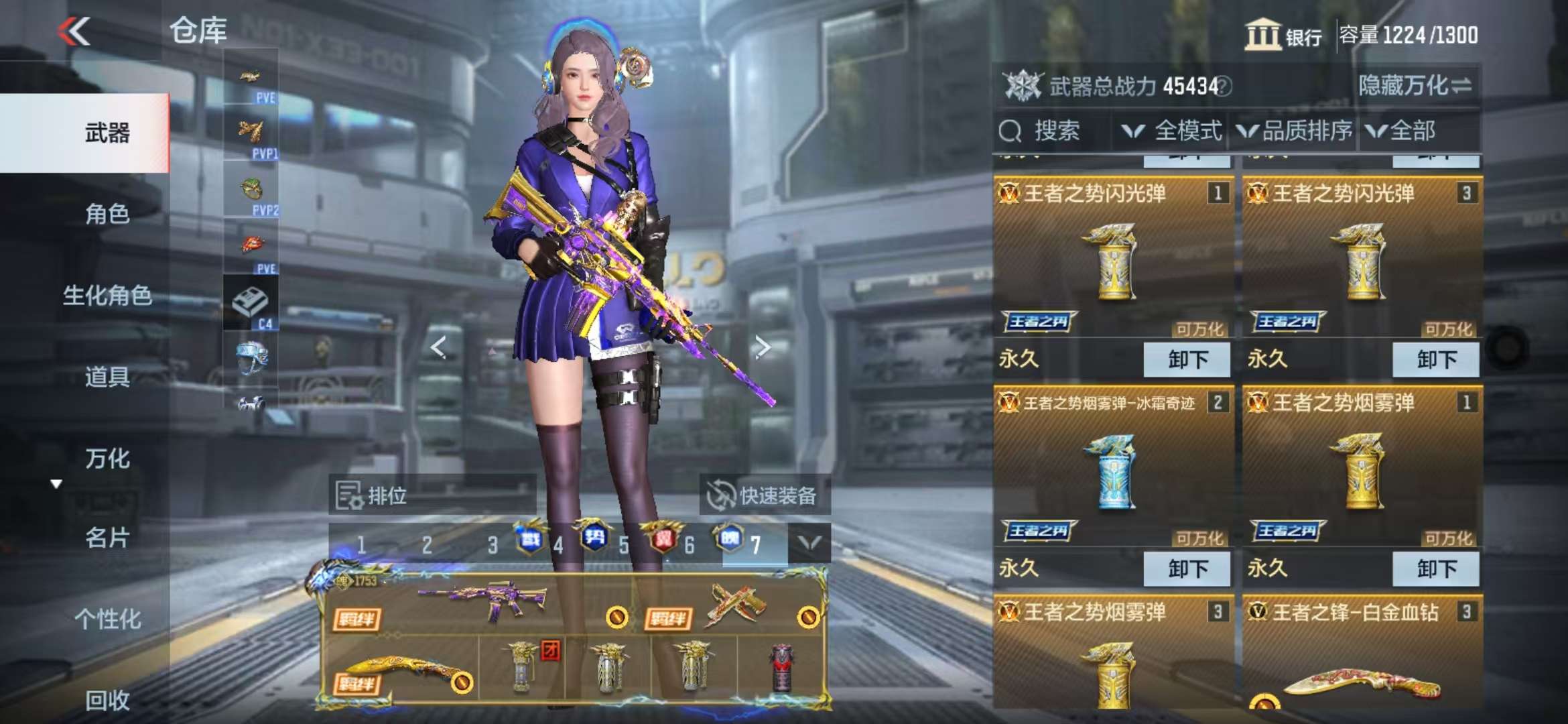Switch to the 万化 category
Image resolution: width=1568 pixels, height=724 pixels.
pyautogui.click(x=107, y=459)
